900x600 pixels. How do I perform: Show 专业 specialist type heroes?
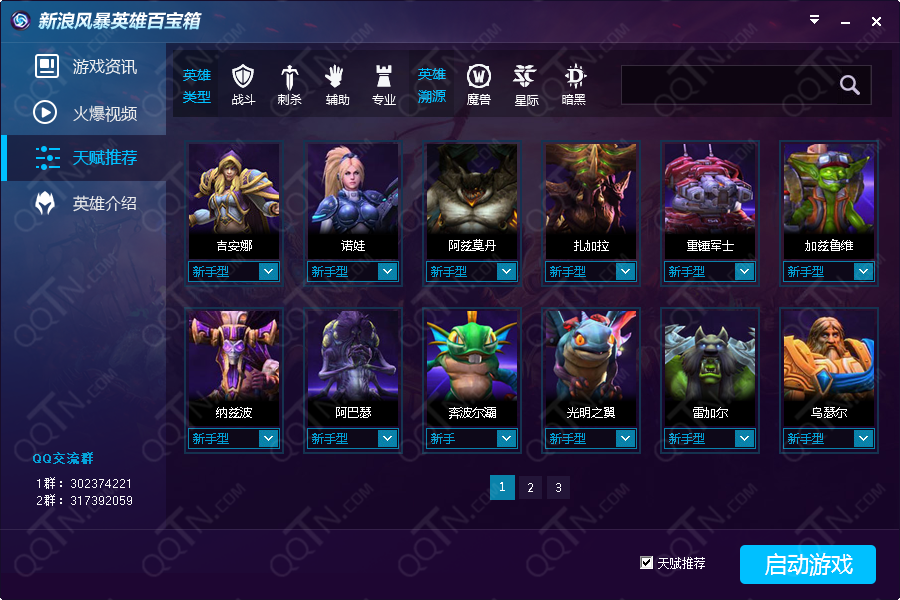tap(384, 84)
